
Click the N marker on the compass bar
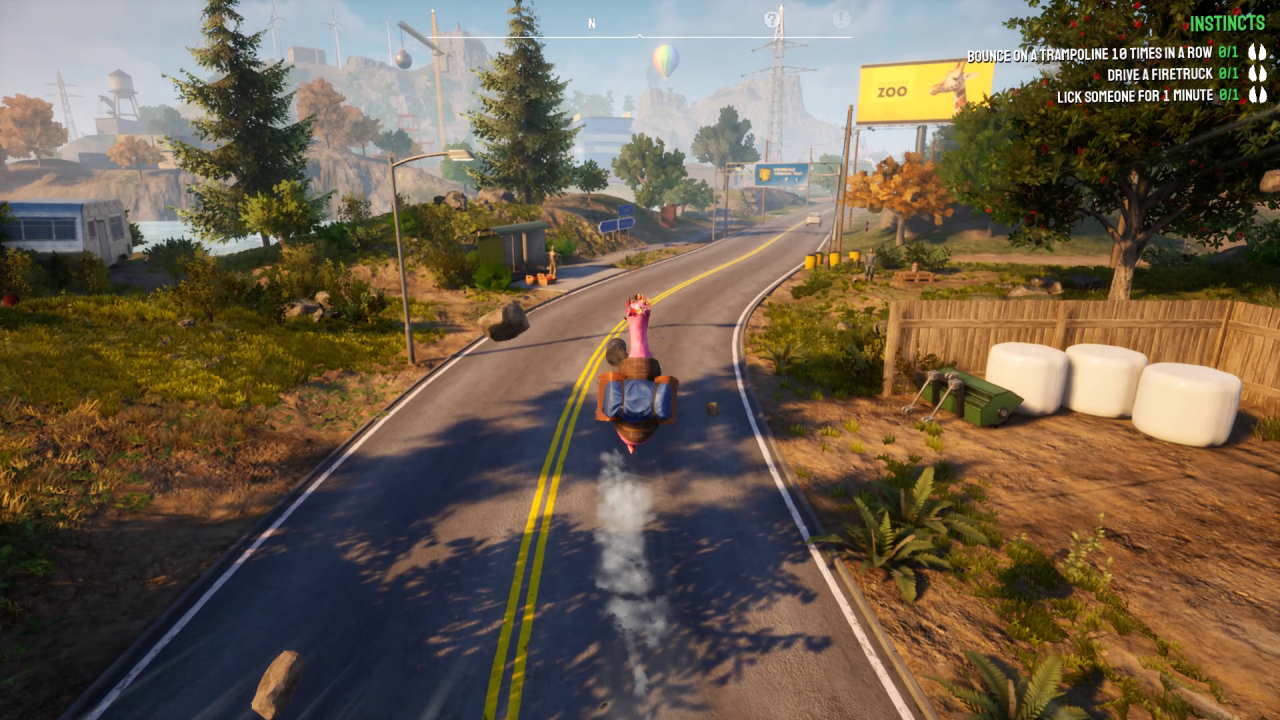pyautogui.click(x=592, y=22)
